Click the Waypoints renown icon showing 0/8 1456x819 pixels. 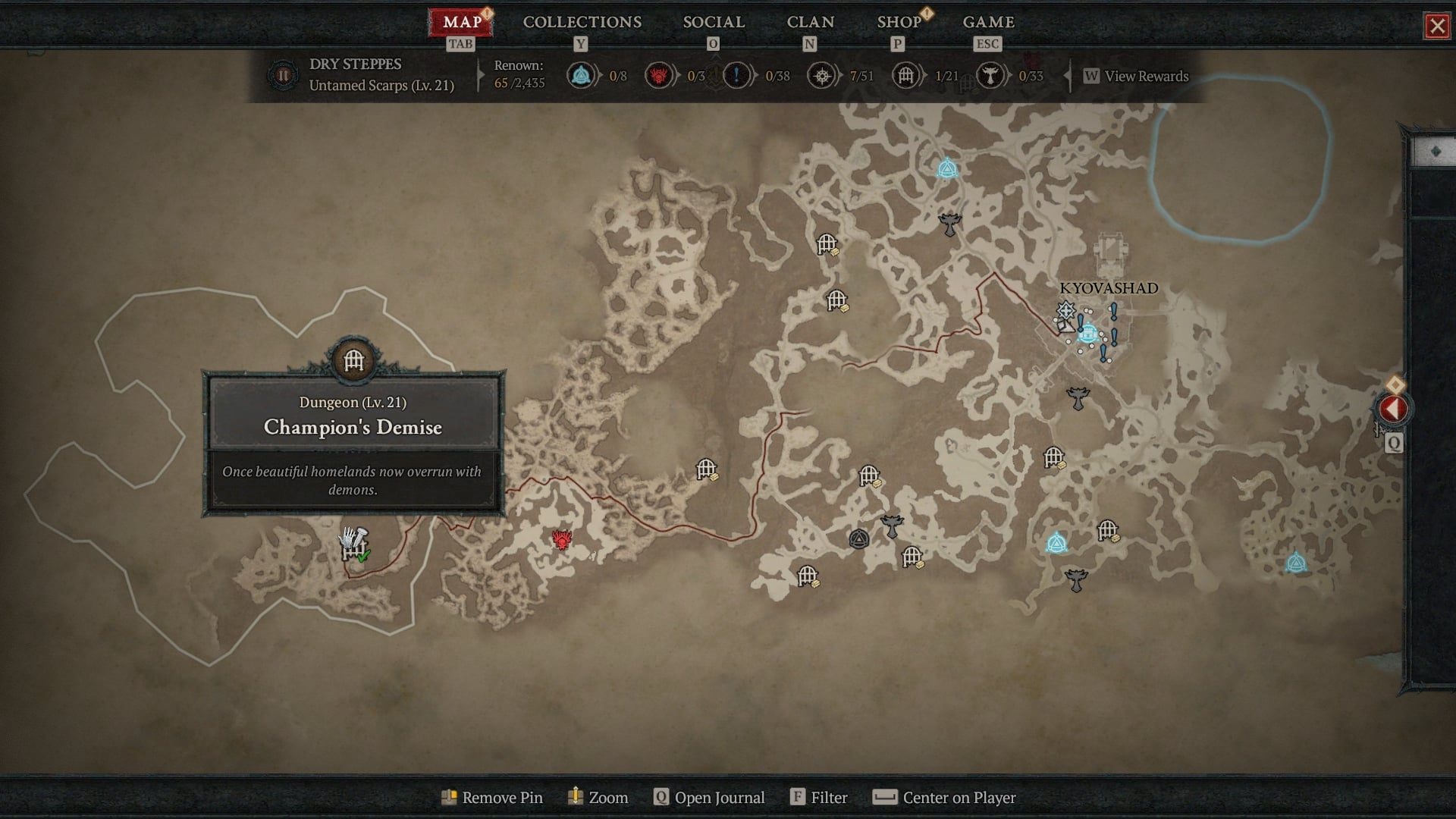pos(581,76)
